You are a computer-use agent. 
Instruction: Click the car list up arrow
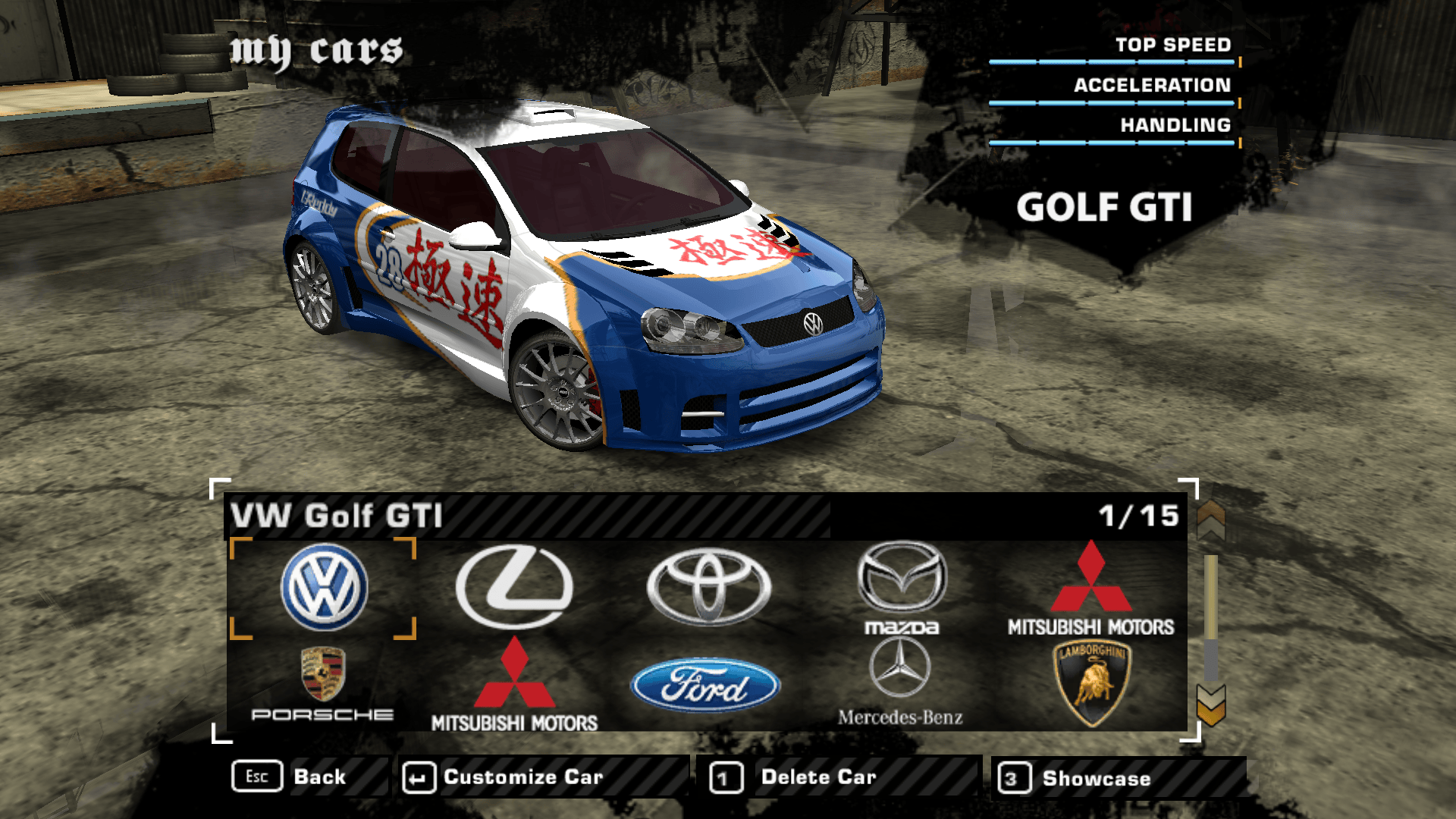click(x=1211, y=519)
